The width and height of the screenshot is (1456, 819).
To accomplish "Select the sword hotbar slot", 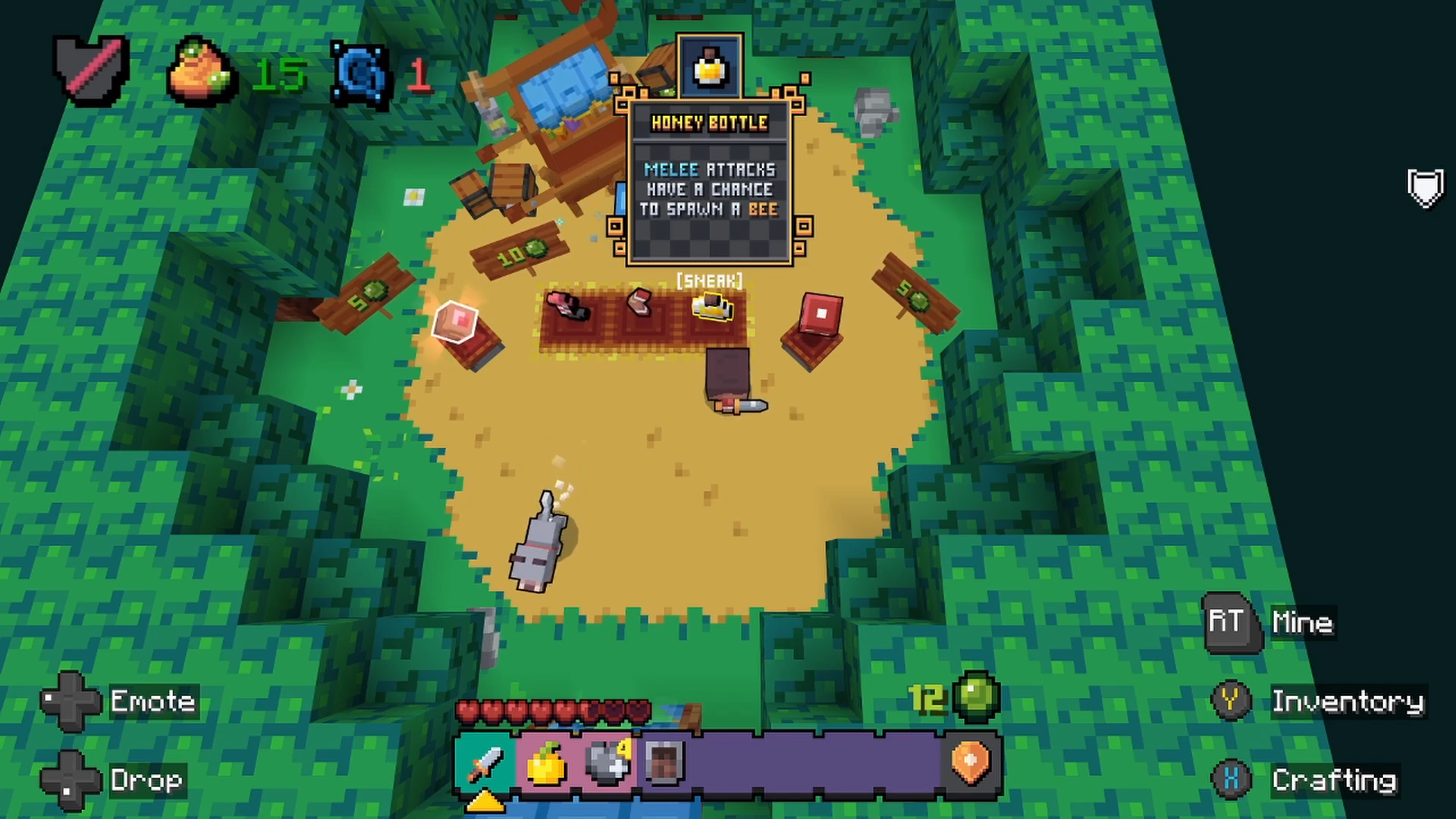I will tap(485, 763).
